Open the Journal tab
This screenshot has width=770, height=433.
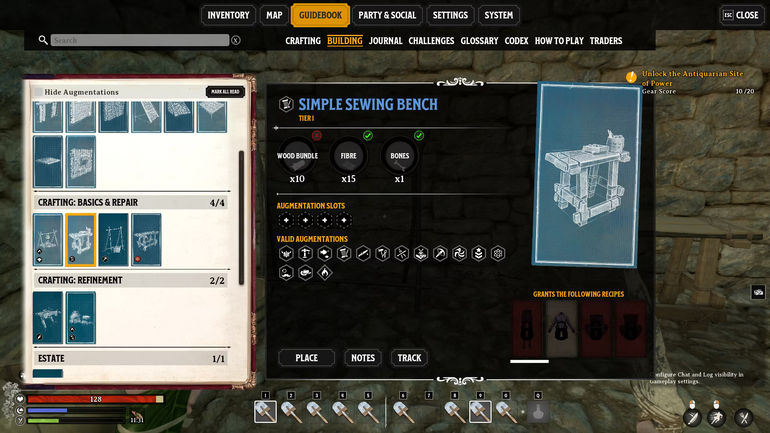click(385, 41)
